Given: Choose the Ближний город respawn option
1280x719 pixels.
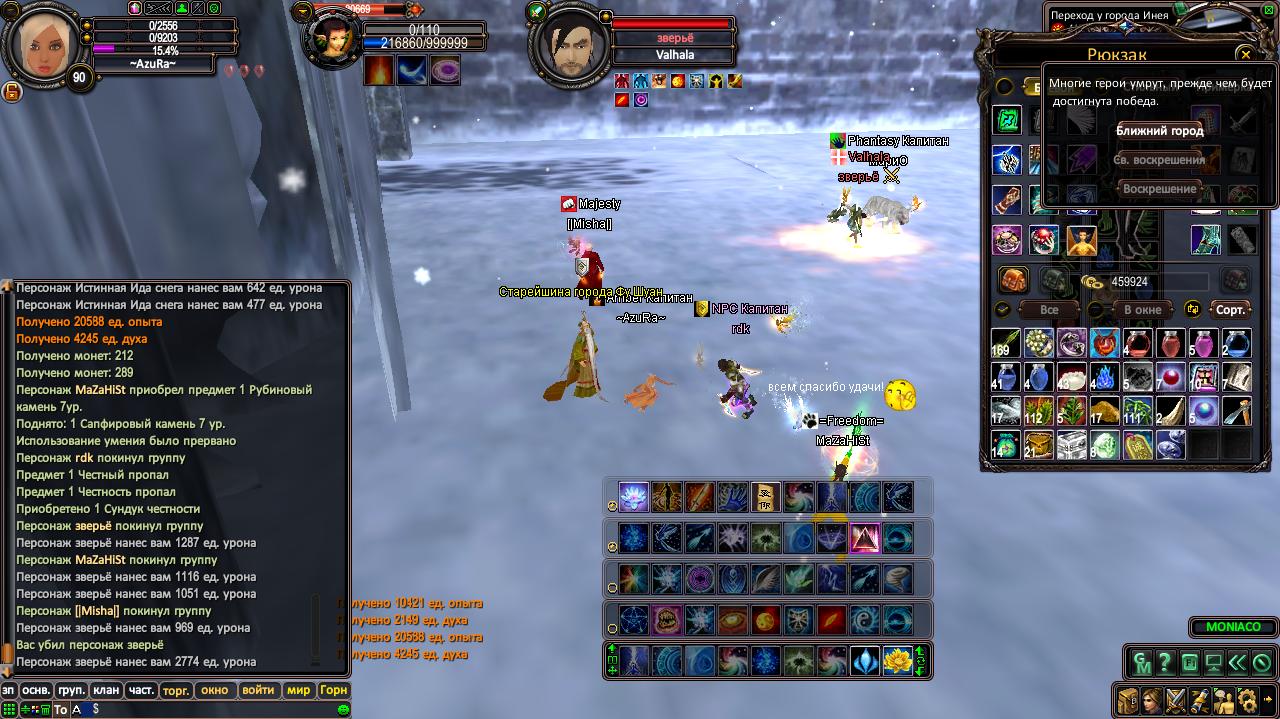Looking at the screenshot, I should 1159,131.
